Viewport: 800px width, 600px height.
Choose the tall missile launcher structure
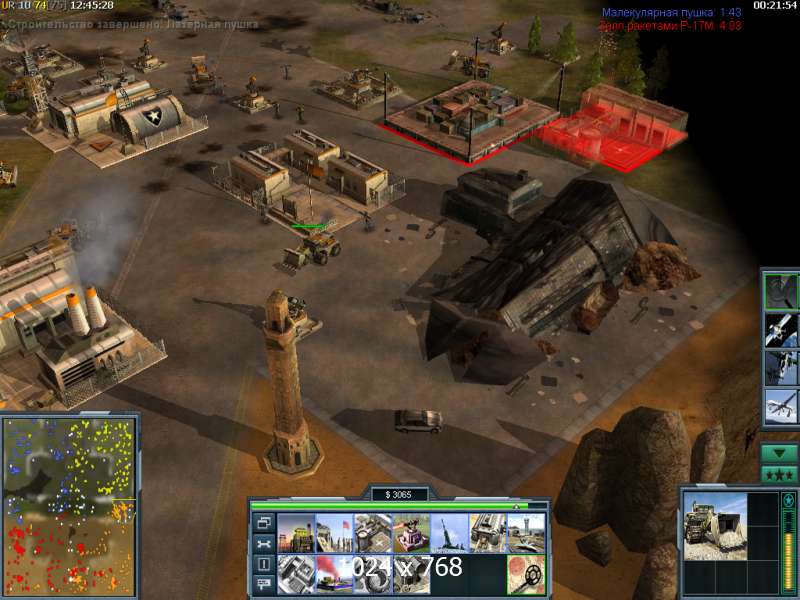click(449, 533)
